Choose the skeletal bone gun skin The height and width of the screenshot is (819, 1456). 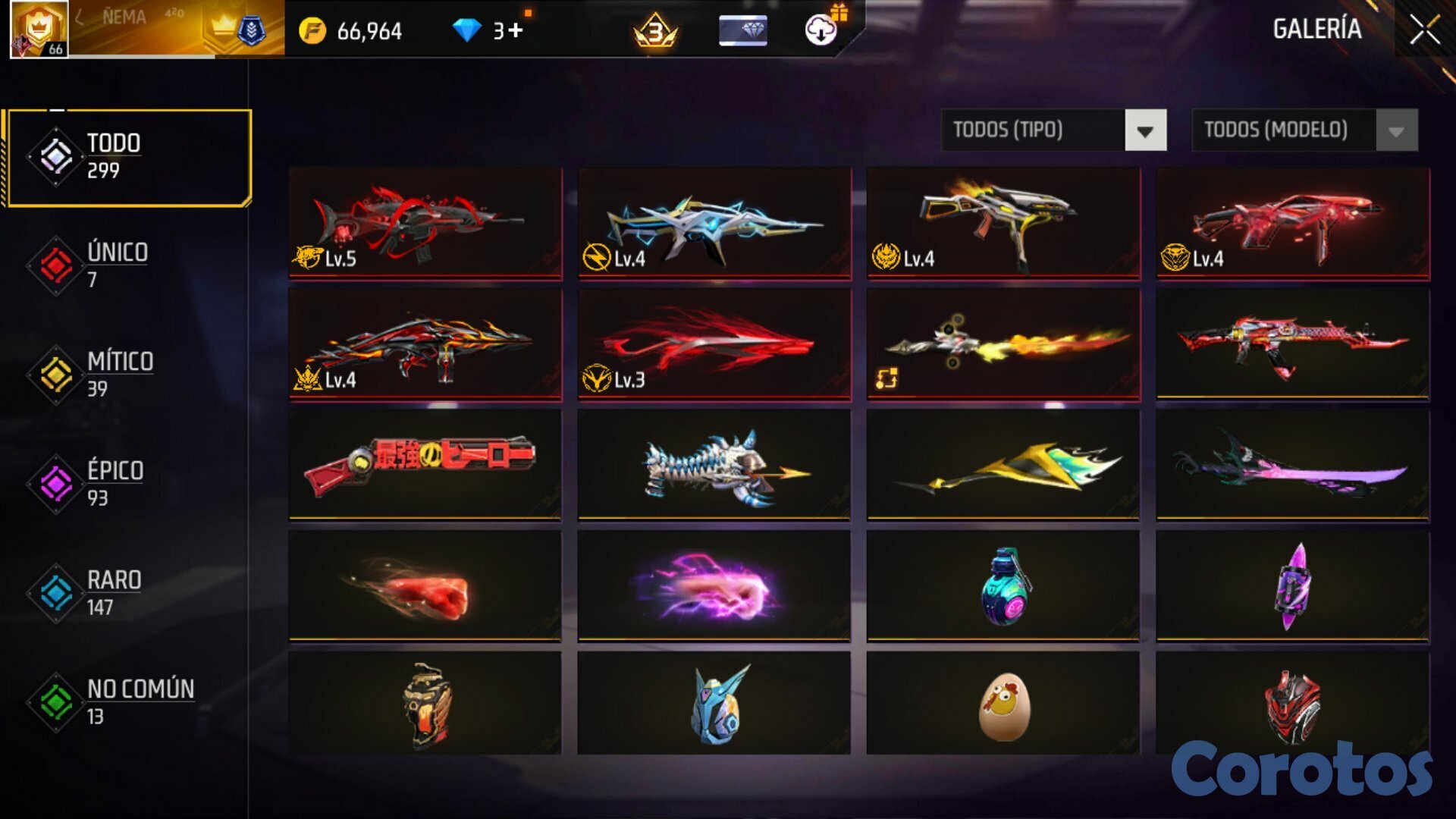pos(714,464)
